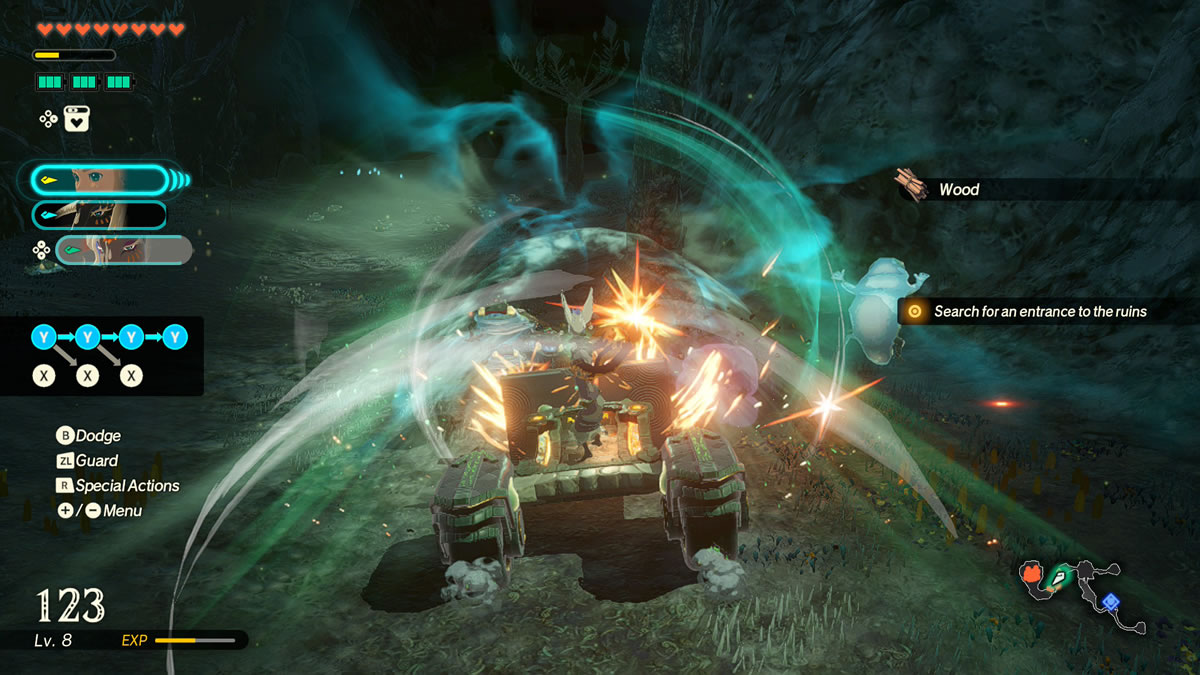Select Zelda's highlighted character portrait
Screen dimensions: 1200x675
pyautogui.click(x=99, y=180)
